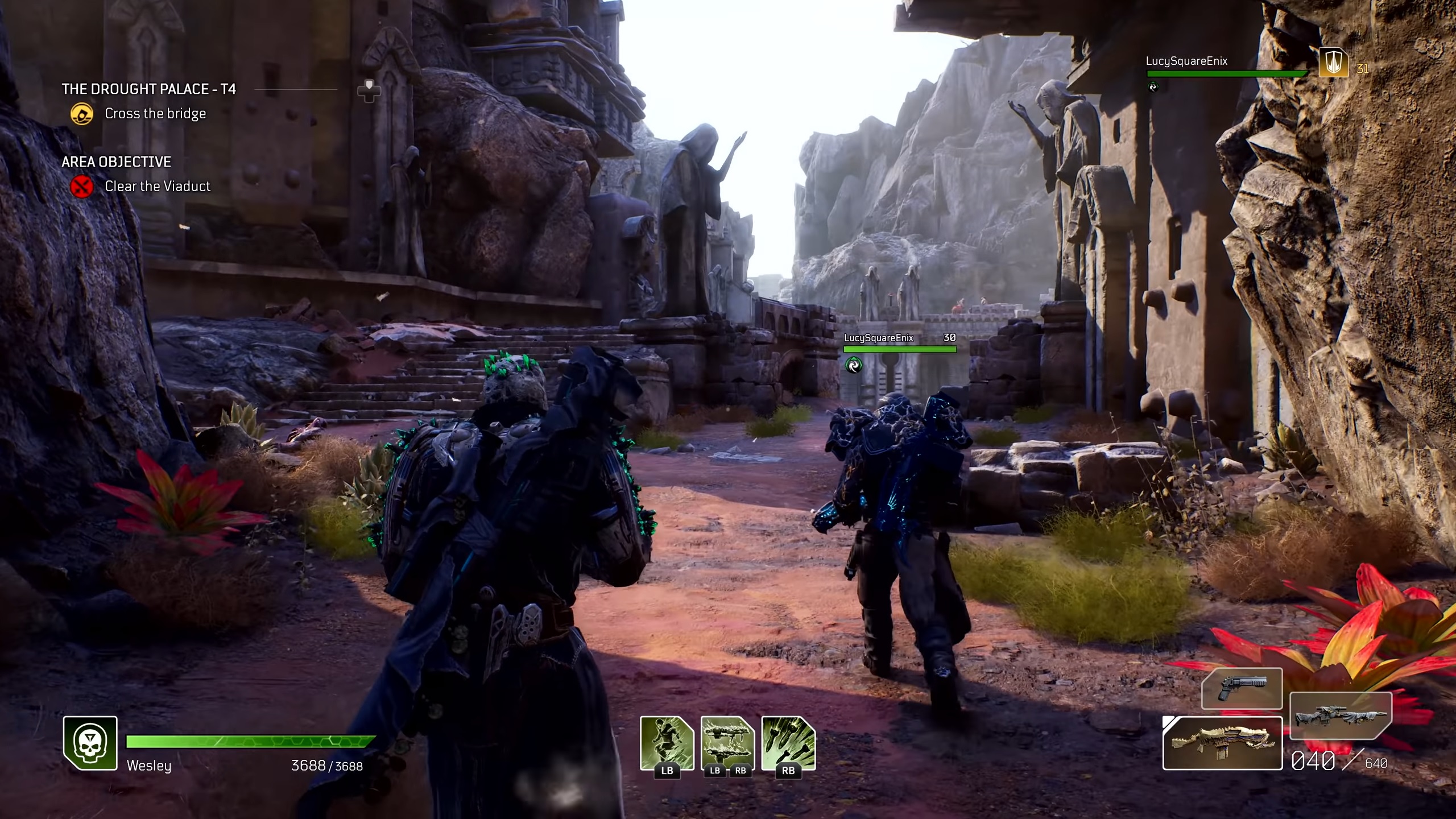The height and width of the screenshot is (819, 1456).
Task: Select the Cross the bridge objective
Action: [x=155, y=114]
